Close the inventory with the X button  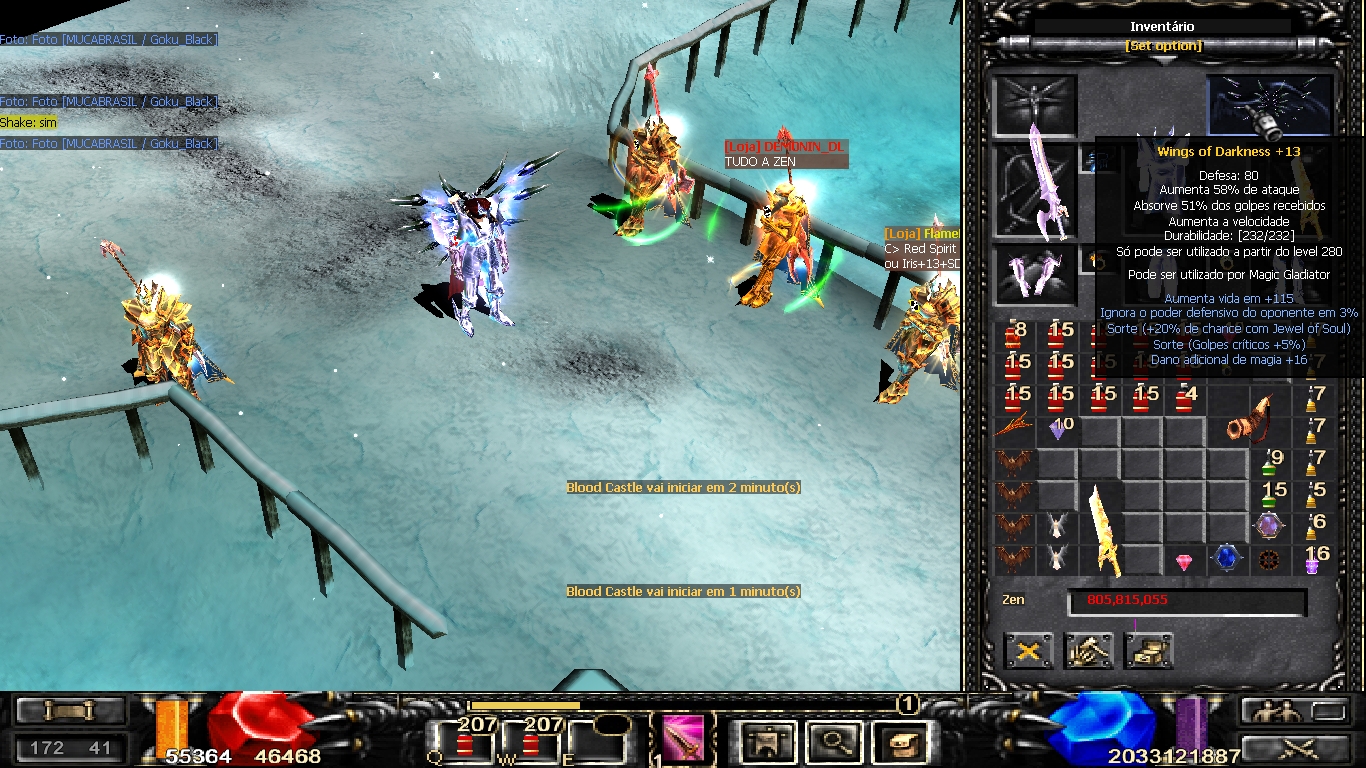click(1029, 652)
